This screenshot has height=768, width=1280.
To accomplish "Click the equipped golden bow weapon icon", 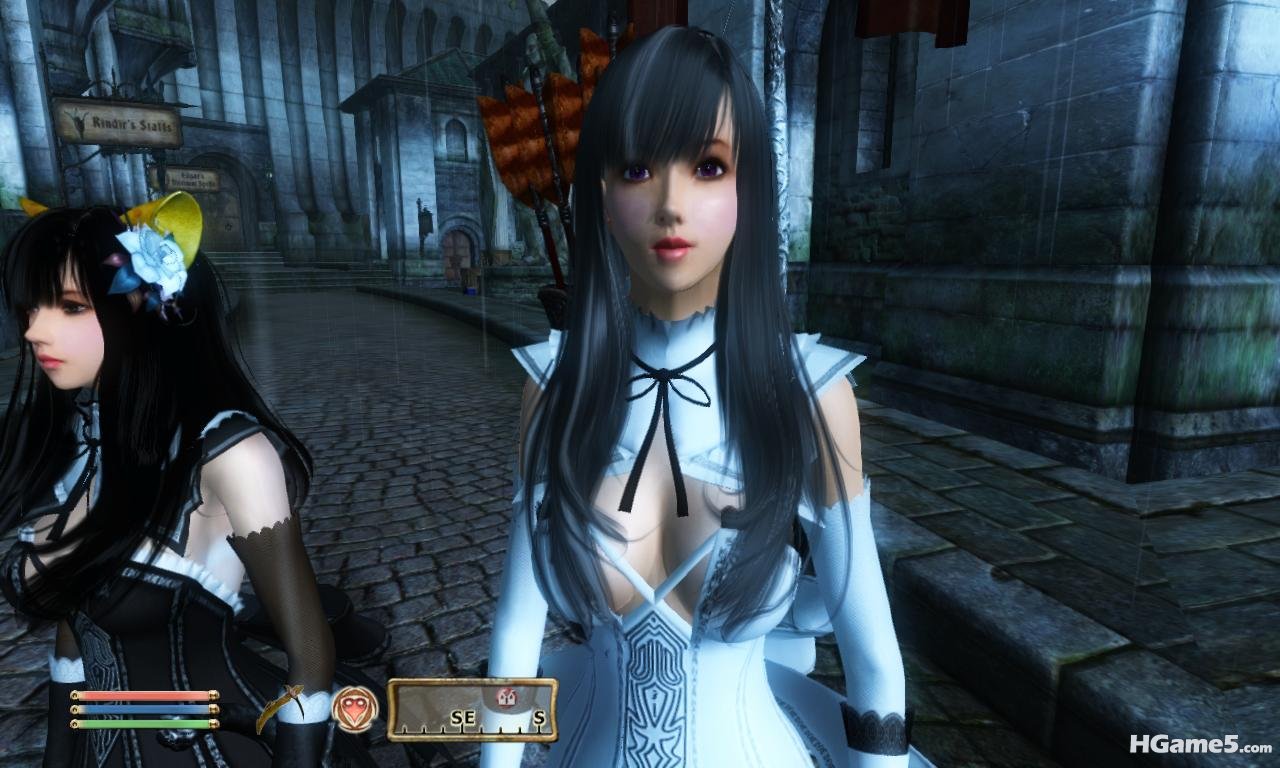I will (281, 705).
